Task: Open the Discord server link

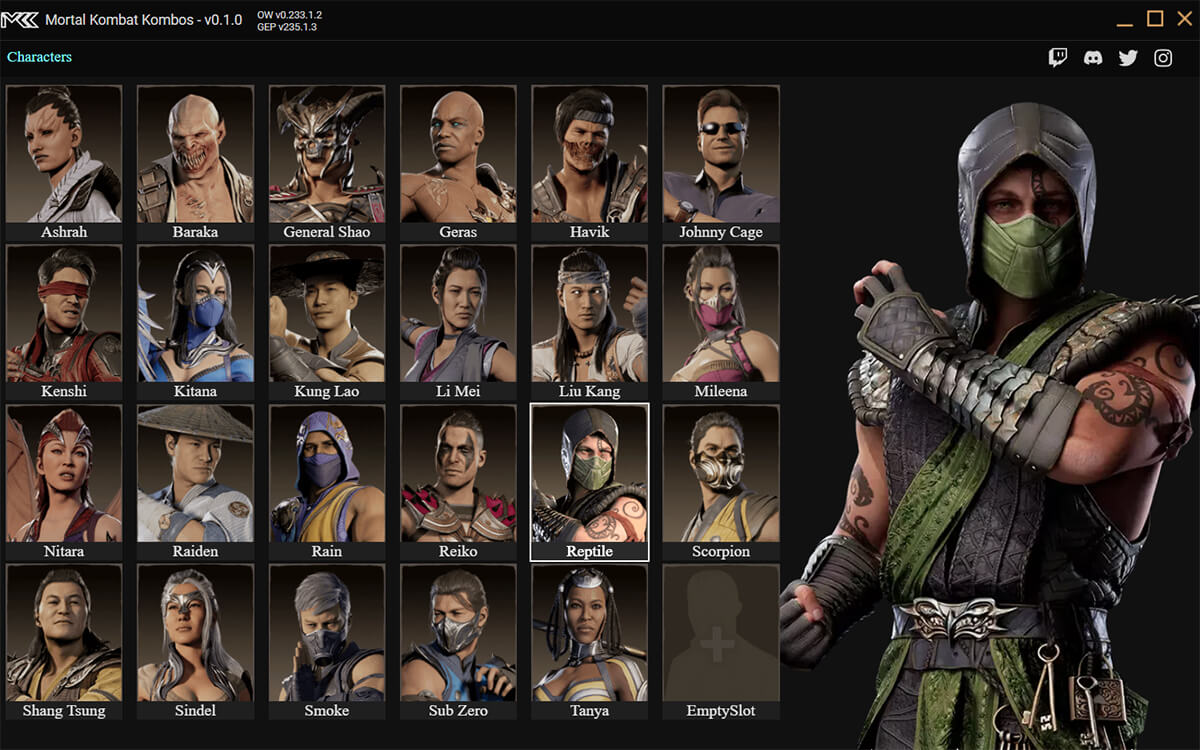Action: click(x=1093, y=58)
